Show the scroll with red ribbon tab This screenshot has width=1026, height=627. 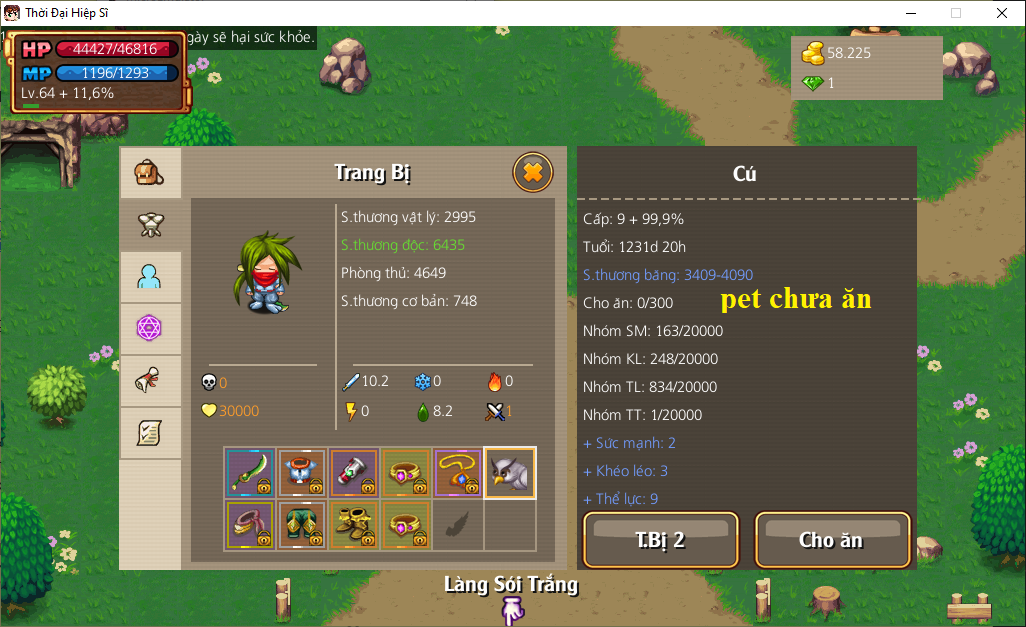click(x=150, y=381)
